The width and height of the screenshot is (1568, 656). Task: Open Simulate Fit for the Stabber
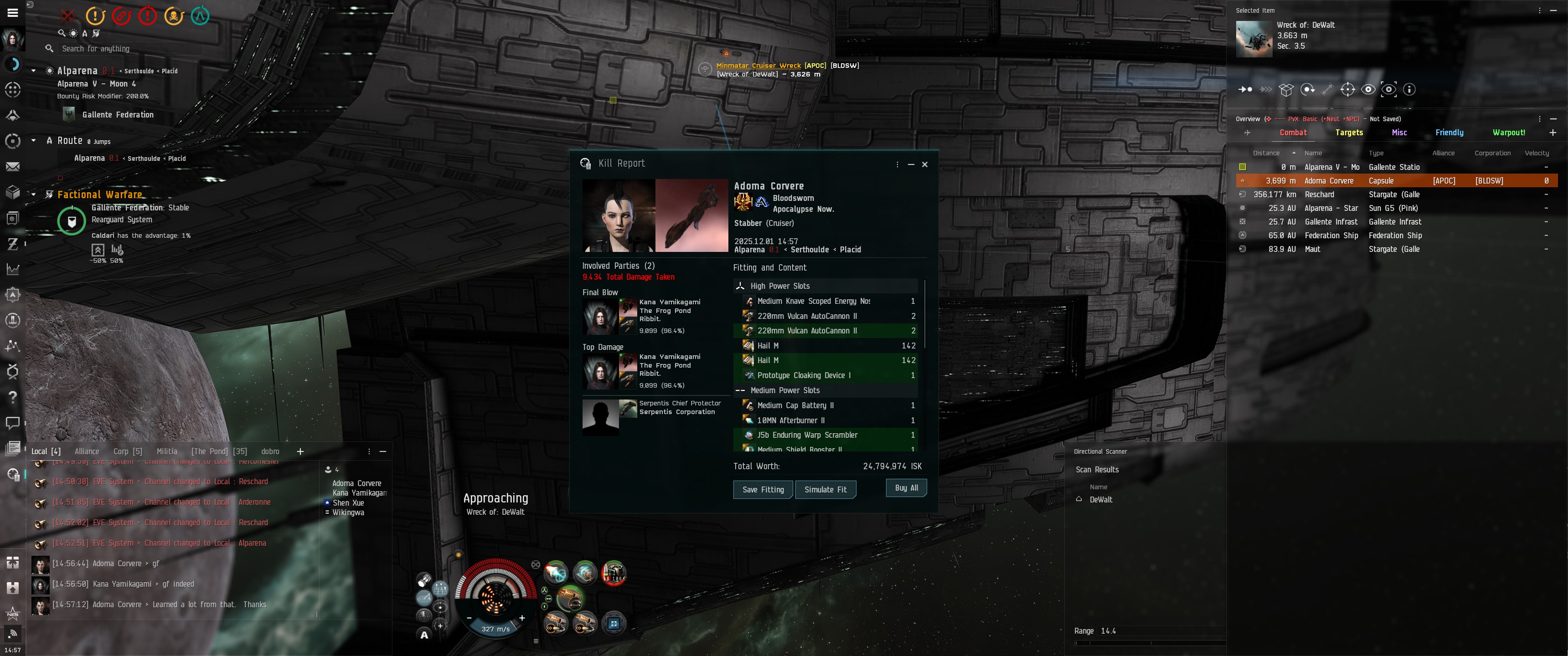click(825, 489)
